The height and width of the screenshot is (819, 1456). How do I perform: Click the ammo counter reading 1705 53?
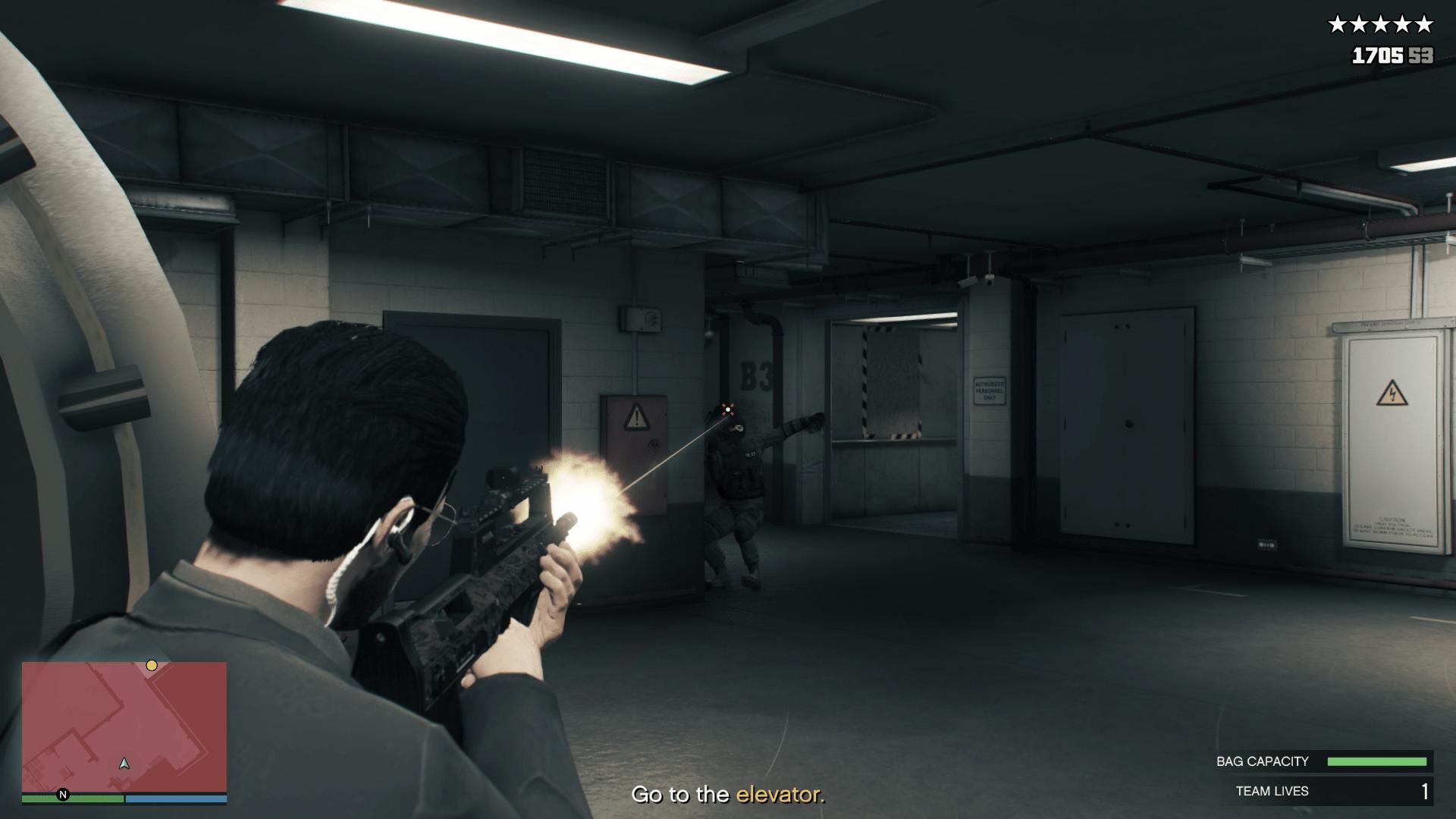pyautogui.click(x=1393, y=55)
